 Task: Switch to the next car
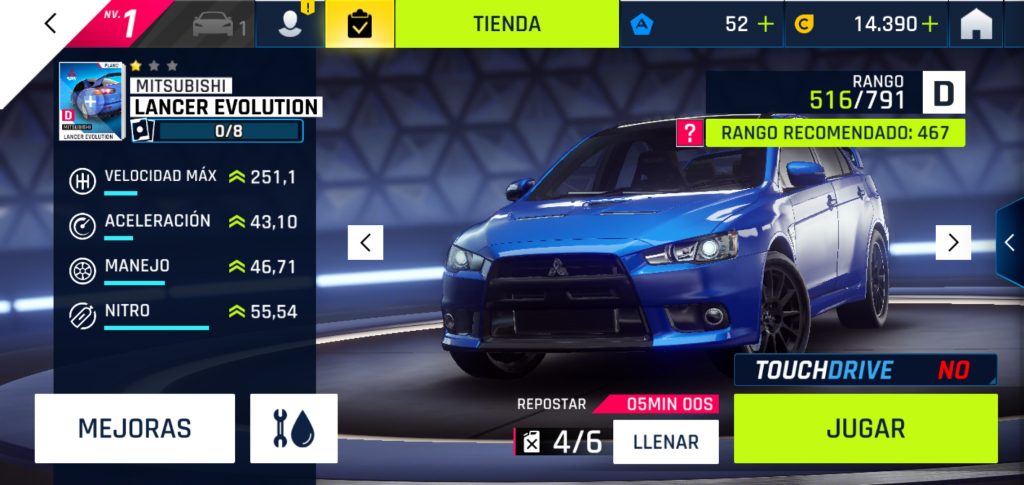point(953,242)
